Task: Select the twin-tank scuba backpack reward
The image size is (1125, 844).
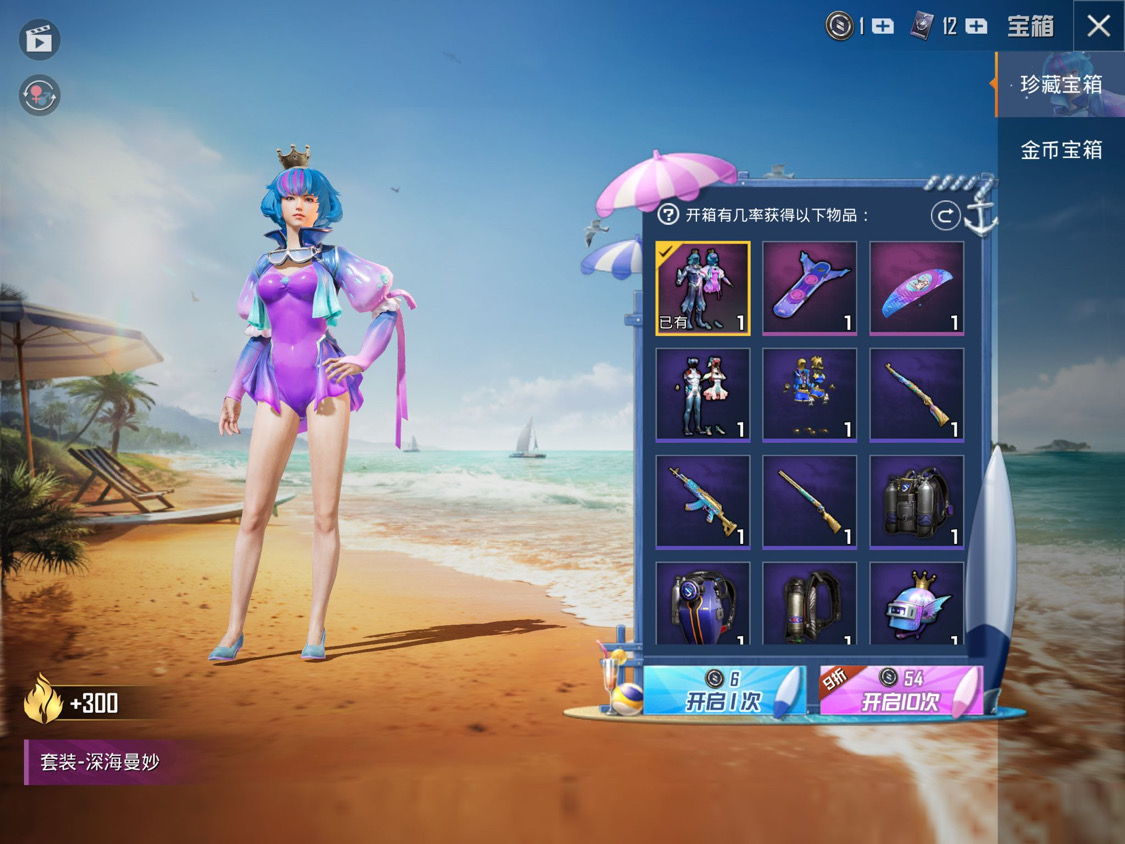Action: click(x=916, y=502)
